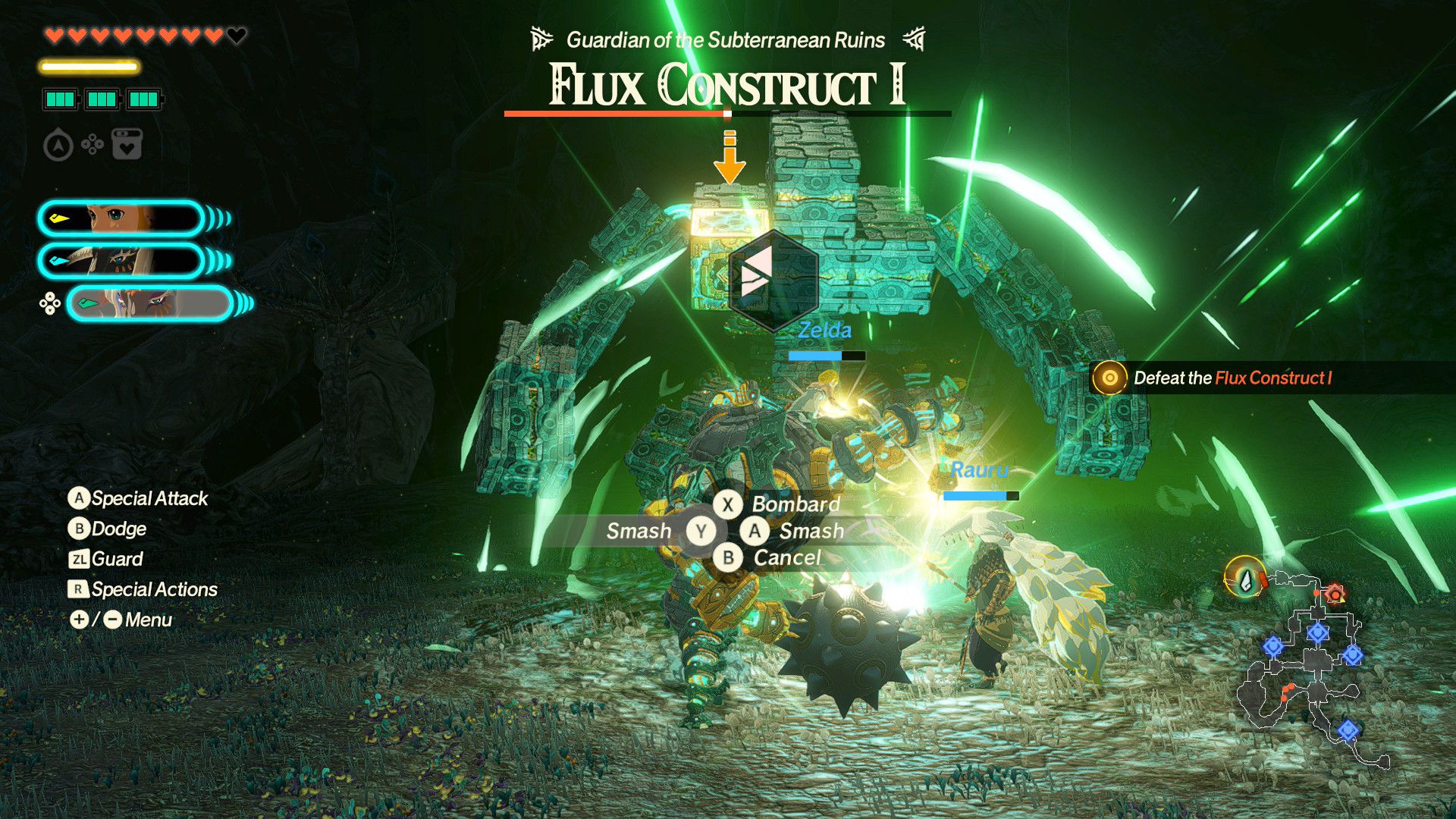Select the heart pouch icon below the batteries
Viewport: 1456px width, 819px height.
(x=127, y=144)
